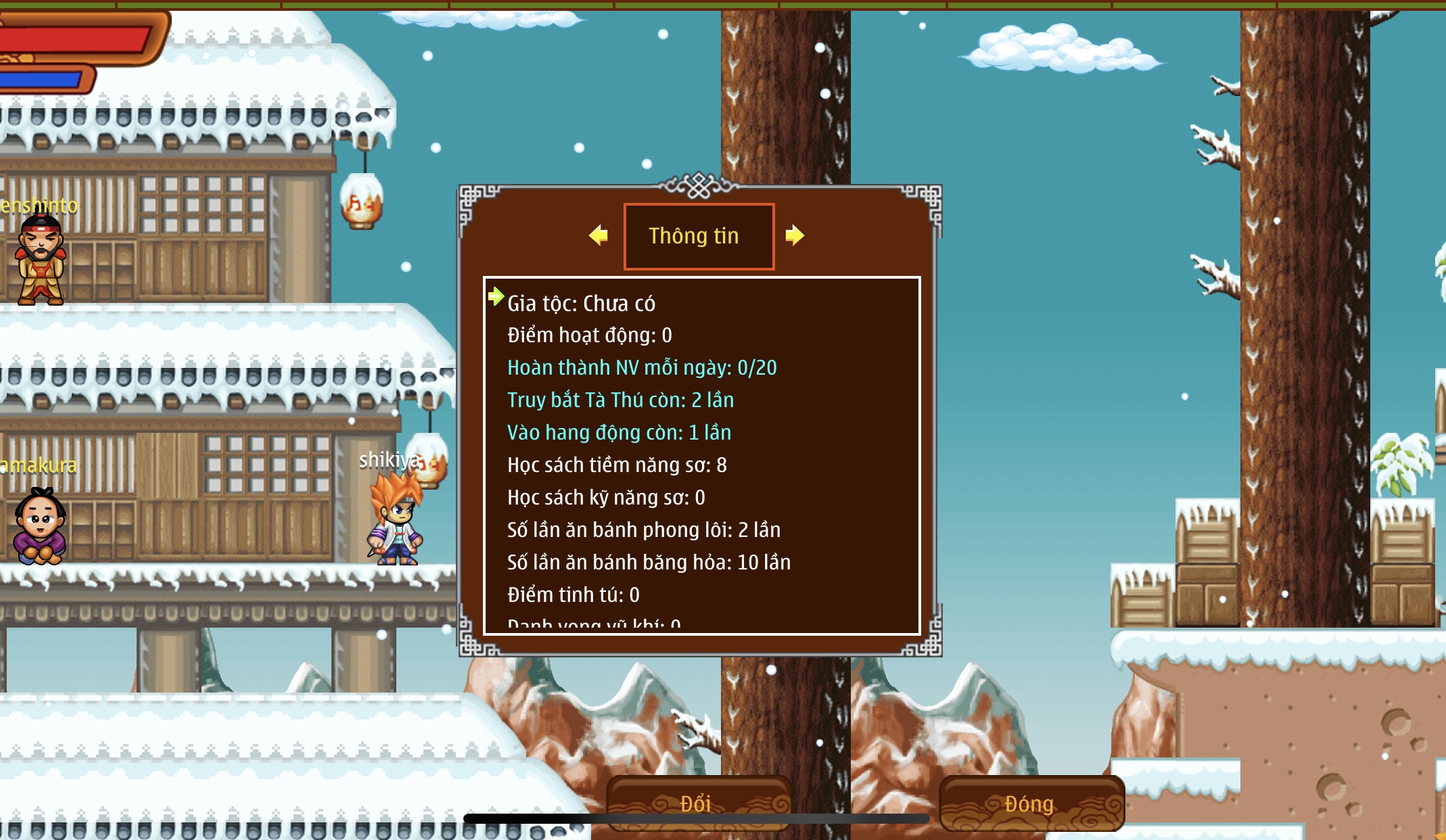Open Hoàn thành NV mỗi ngày entry
This screenshot has width=1446, height=840.
pos(642,368)
